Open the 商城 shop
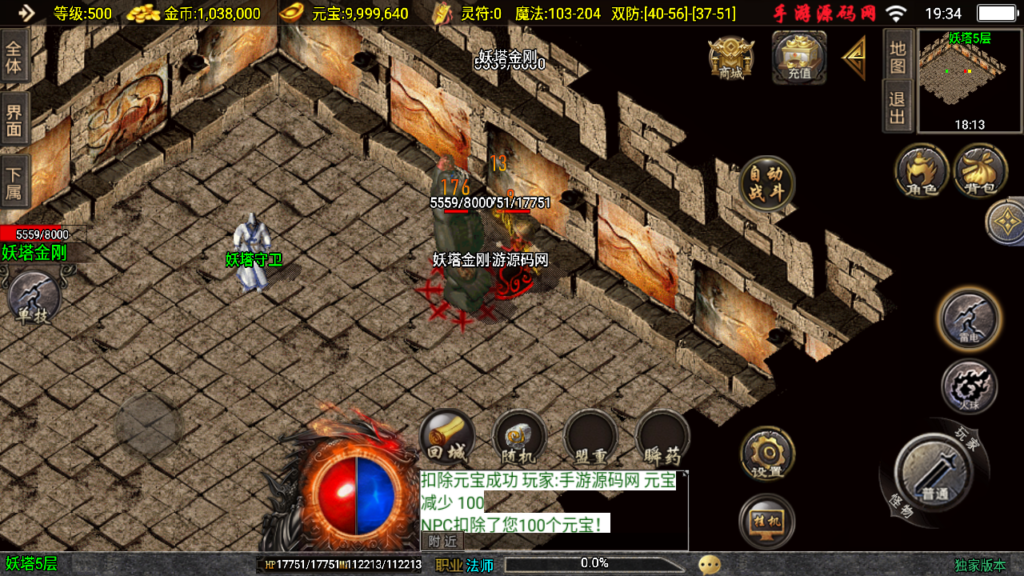Screen dimensions: 1024x576 click(x=730, y=58)
